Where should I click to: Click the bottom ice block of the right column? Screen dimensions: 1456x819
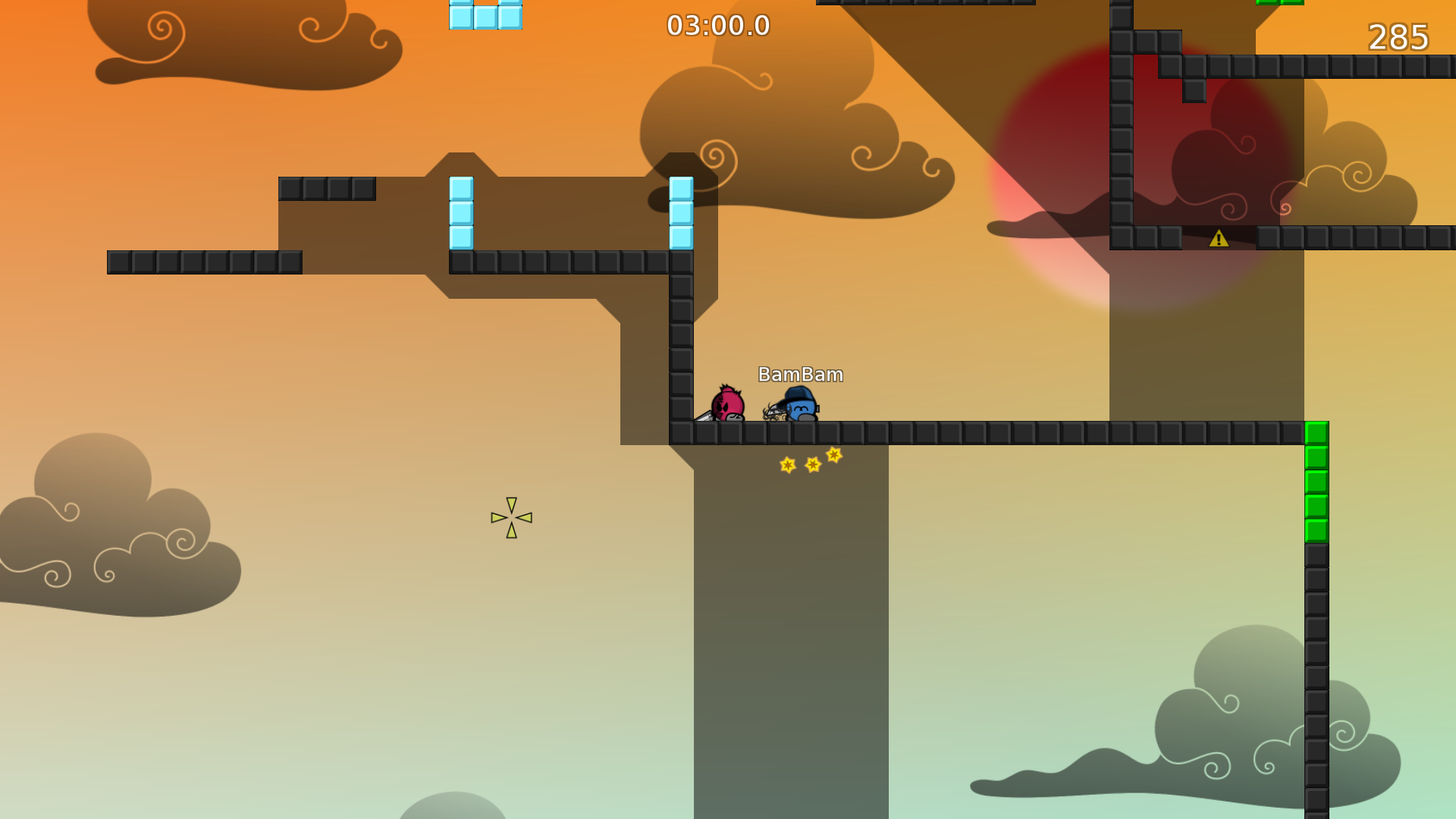point(680,237)
